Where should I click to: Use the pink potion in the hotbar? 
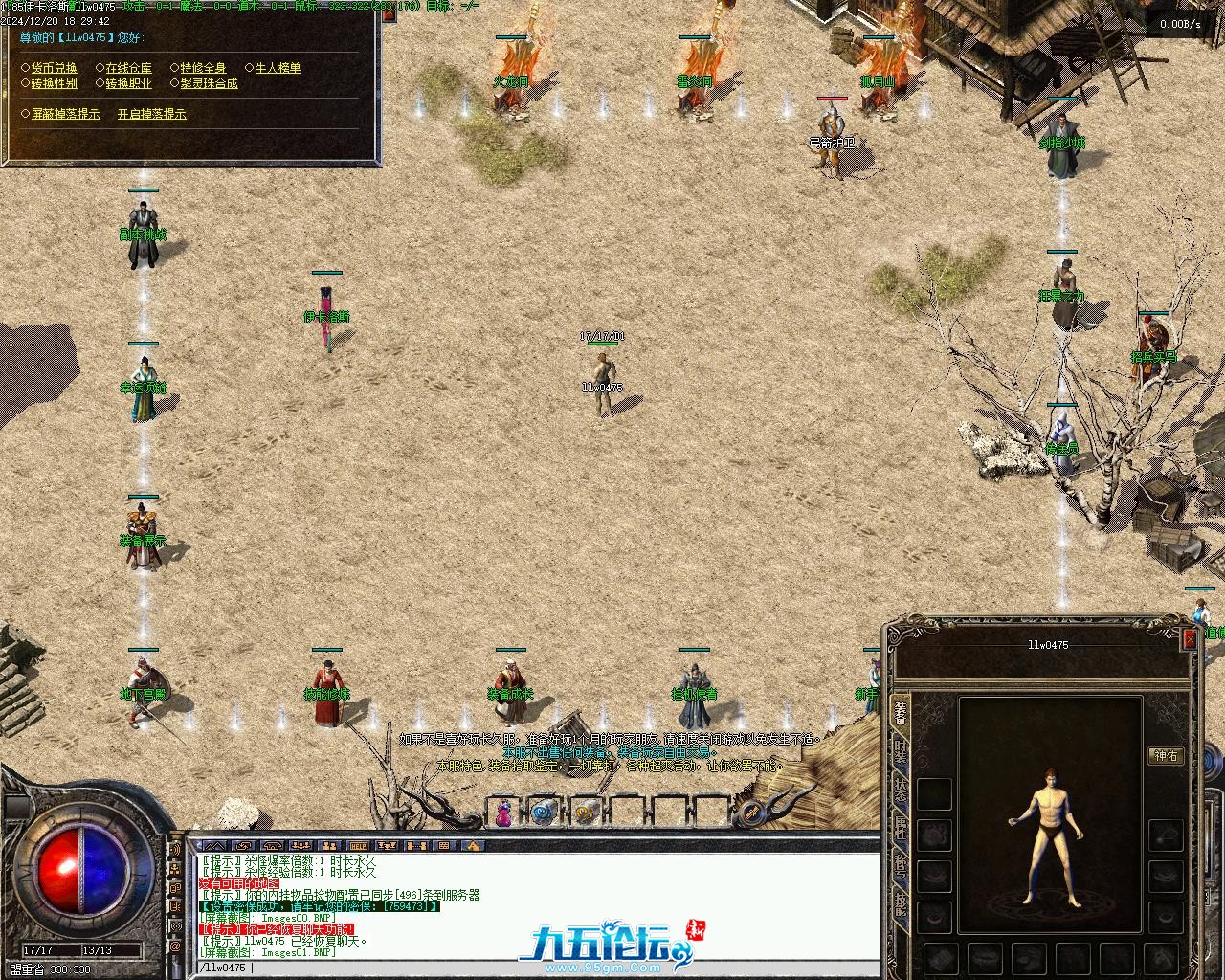pyautogui.click(x=502, y=813)
